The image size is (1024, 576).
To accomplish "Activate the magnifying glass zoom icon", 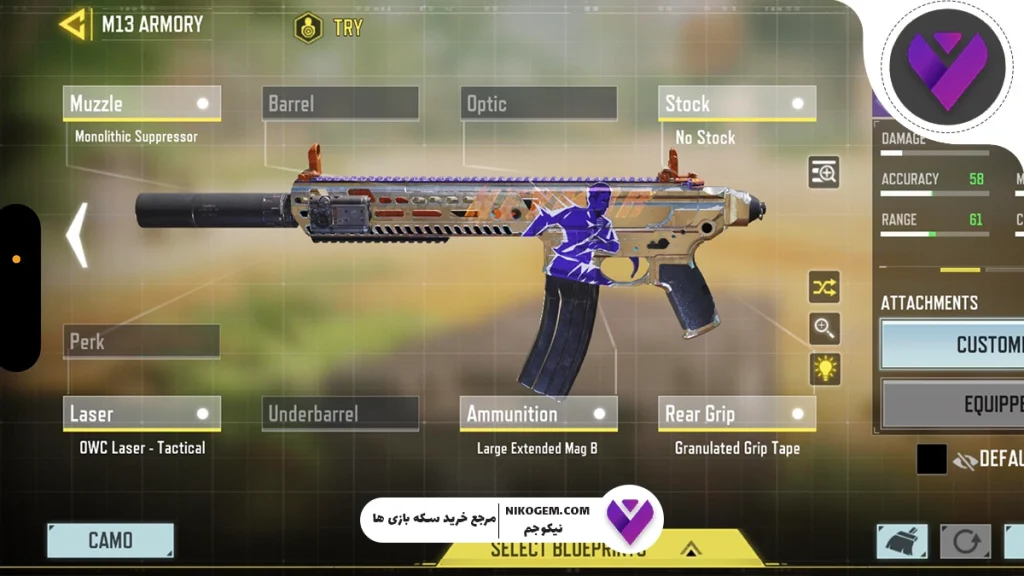I will pyautogui.click(x=824, y=328).
